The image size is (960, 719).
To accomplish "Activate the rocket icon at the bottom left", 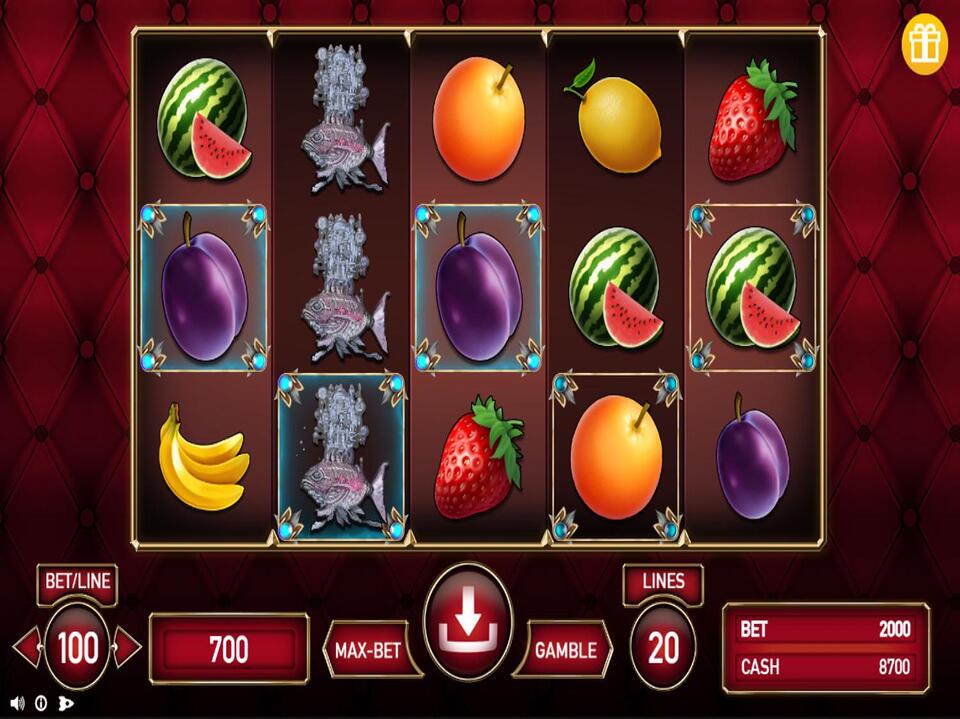I will coord(66,702).
